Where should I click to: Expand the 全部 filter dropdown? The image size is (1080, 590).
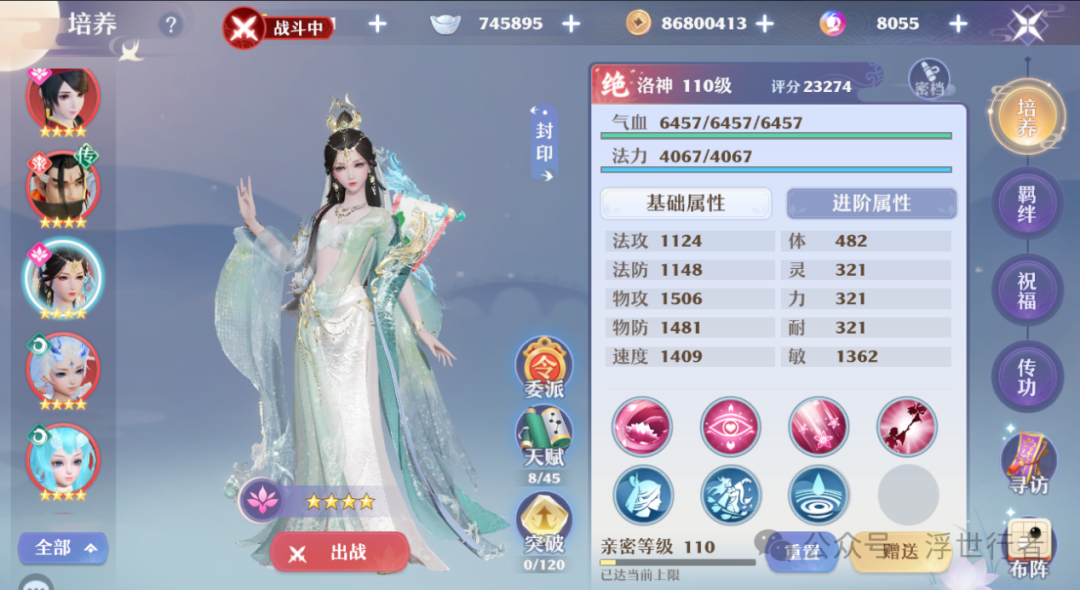[x=65, y=547]
